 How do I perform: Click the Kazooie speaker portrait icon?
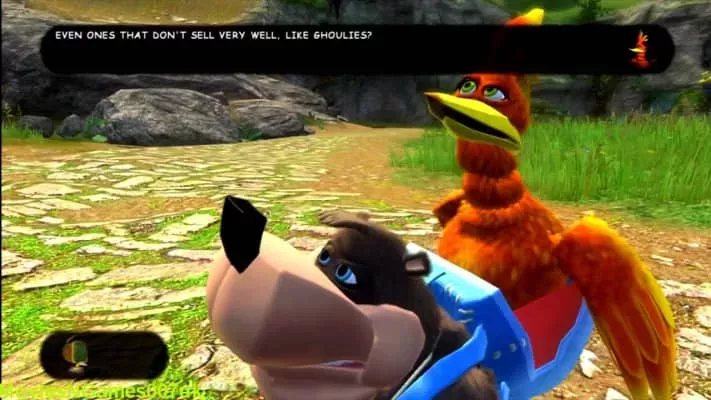point(639,49)
